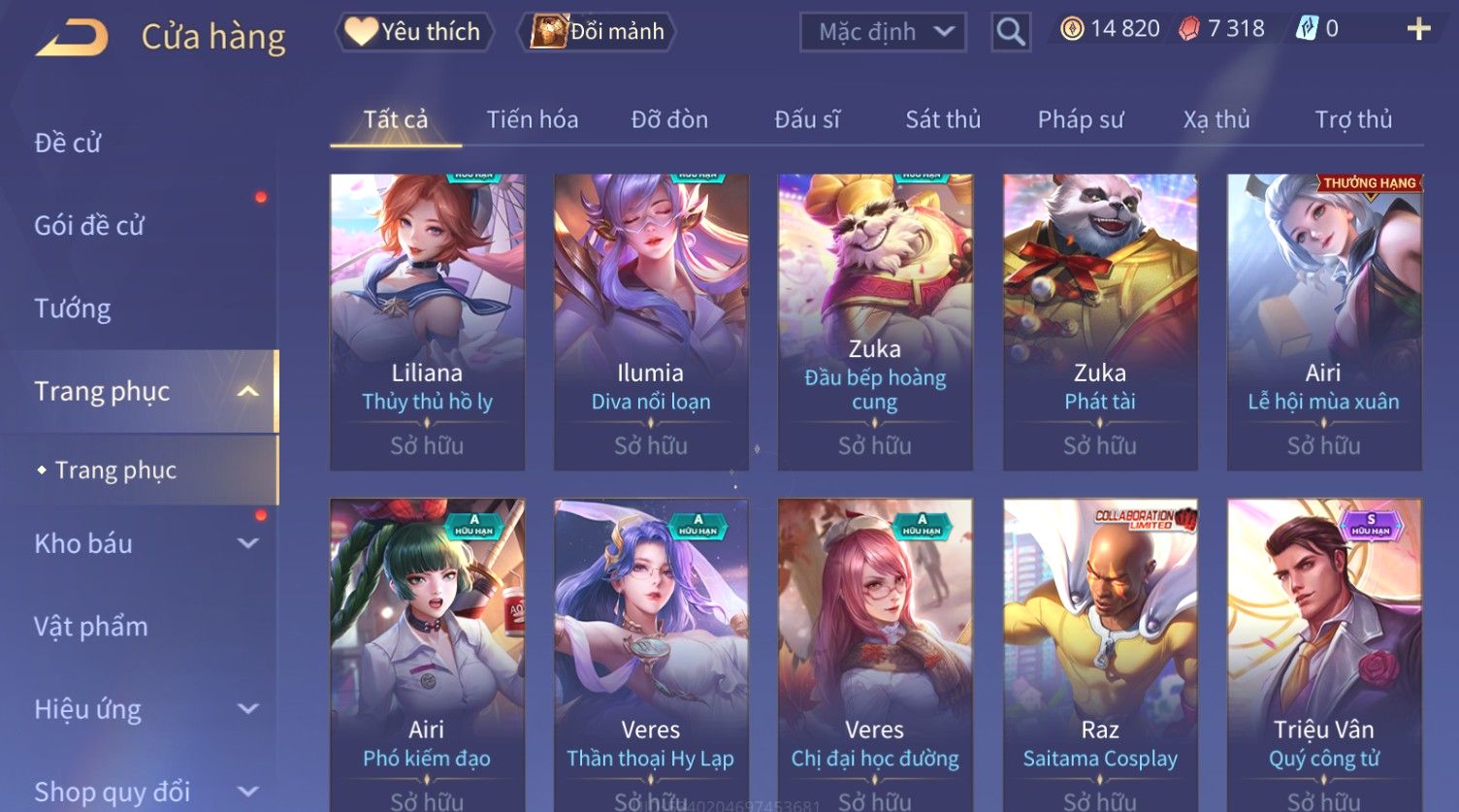View the Raz Saitama Cosplay skin card
This screenshot has width=1459, height=812.
click(1099, 650)
